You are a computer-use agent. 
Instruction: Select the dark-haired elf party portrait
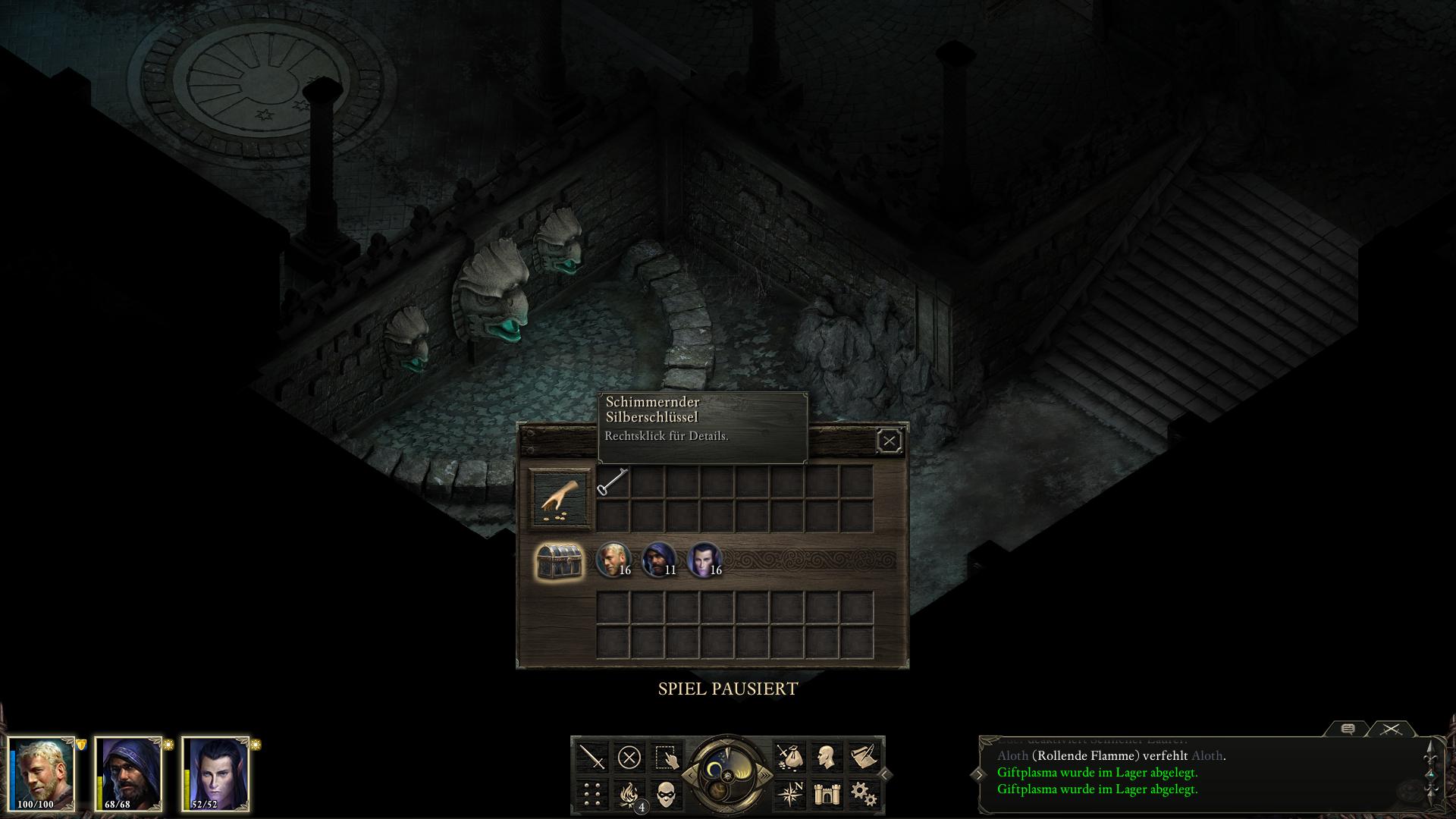click(x=215, y=773)
